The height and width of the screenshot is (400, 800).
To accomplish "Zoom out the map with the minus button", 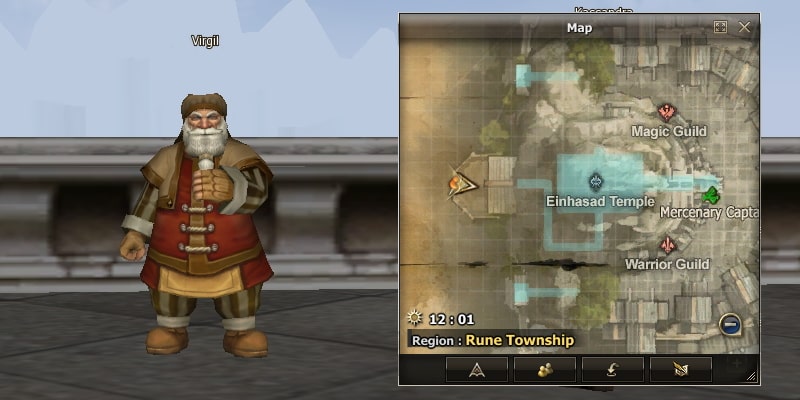I will click(730, 324).
